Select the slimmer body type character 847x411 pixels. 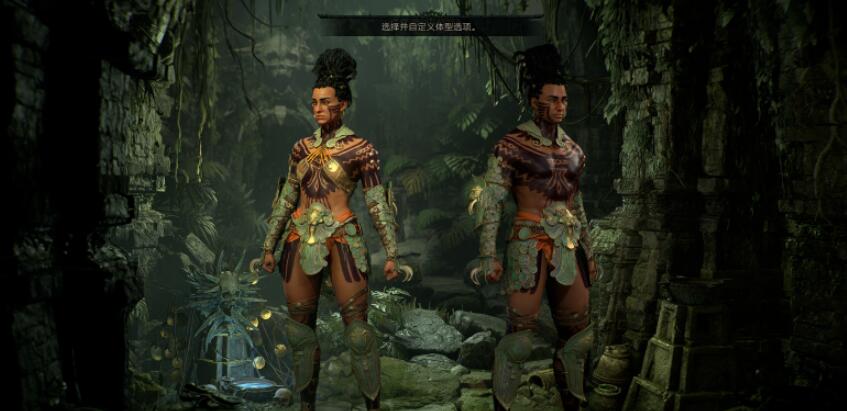[332, 220]
